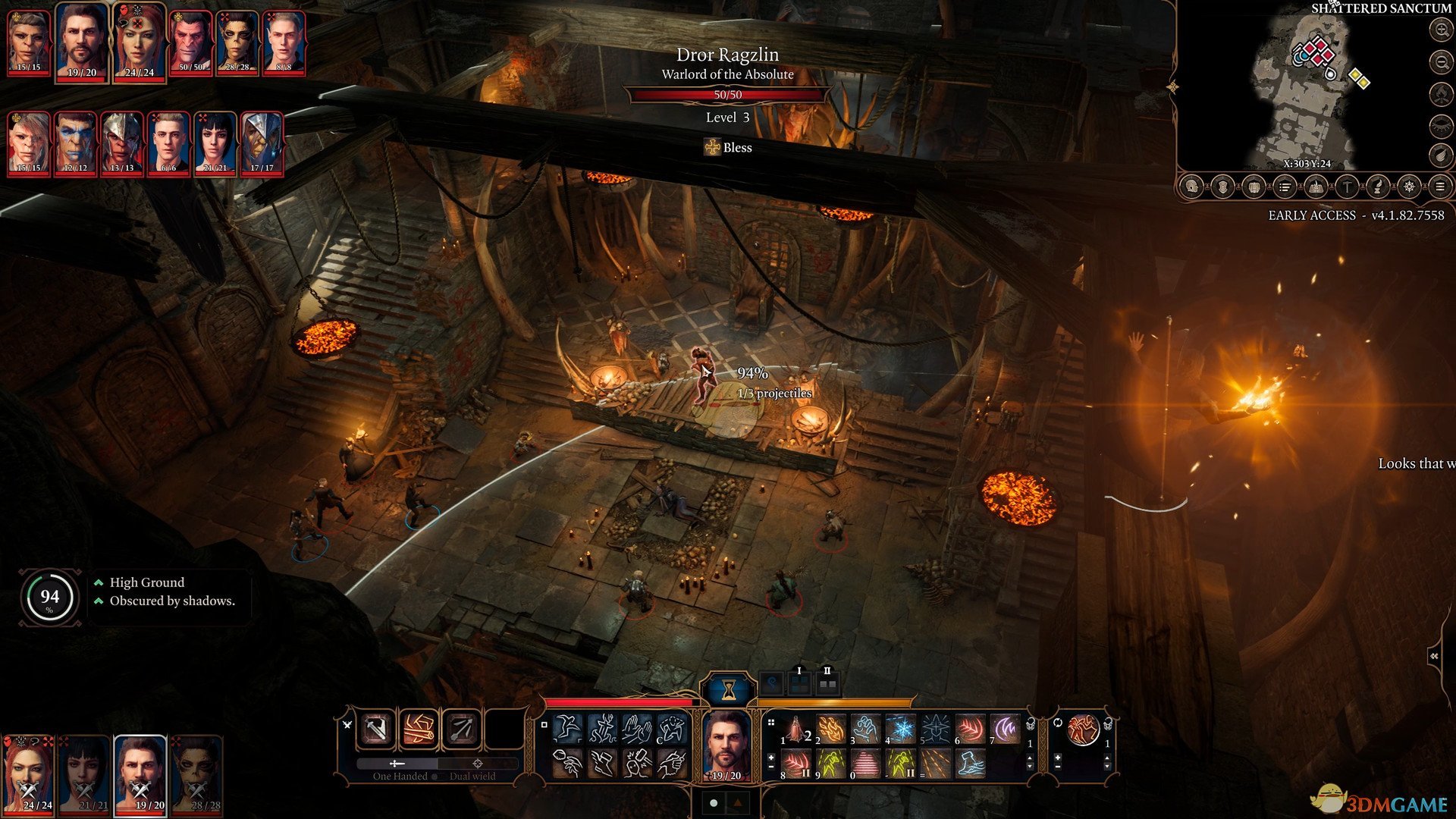Open the journal list icon
The width and height of the screenshot is (1456, 819).
pos(1285,187)
